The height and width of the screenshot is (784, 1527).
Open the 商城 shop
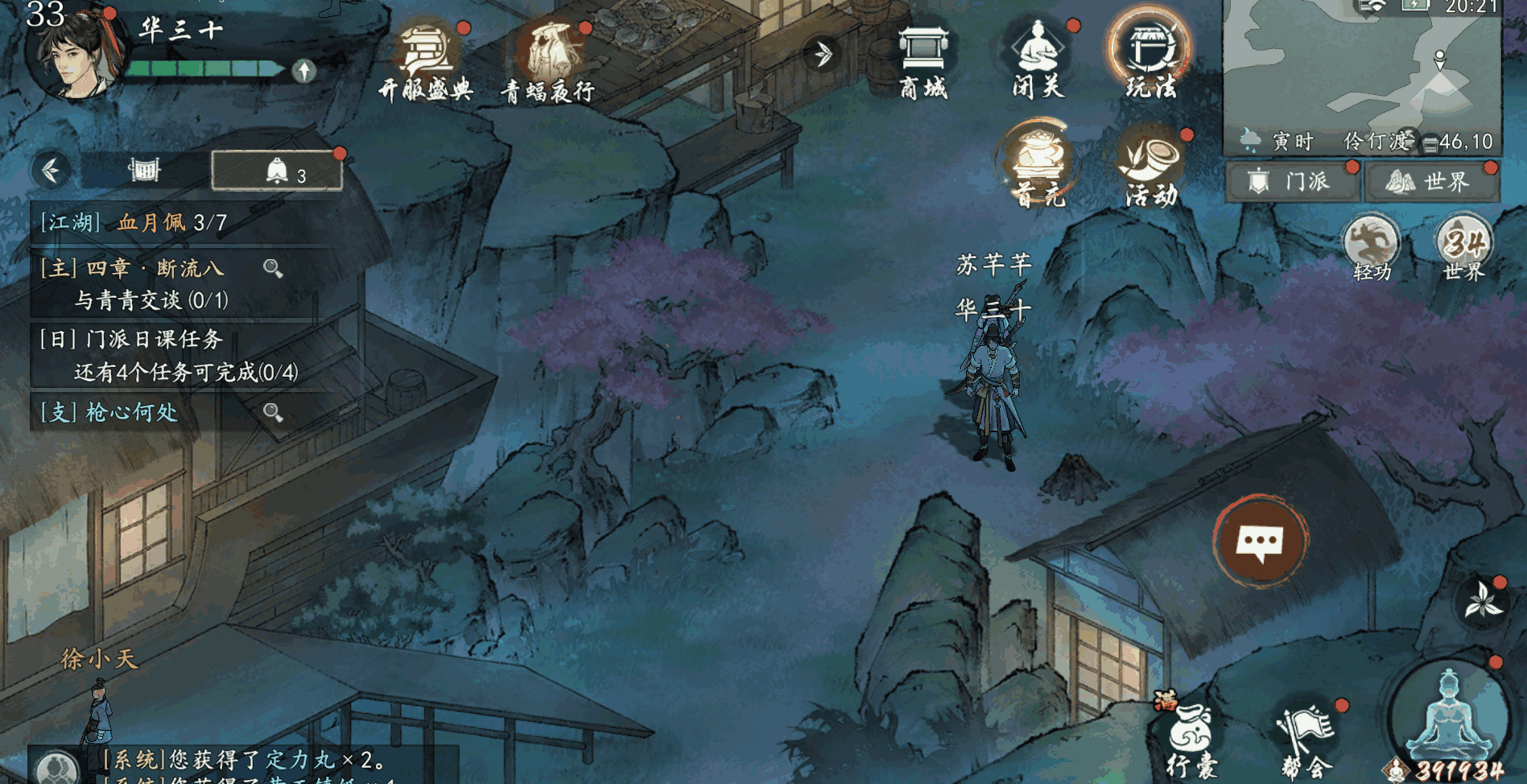tap(922, 61)
